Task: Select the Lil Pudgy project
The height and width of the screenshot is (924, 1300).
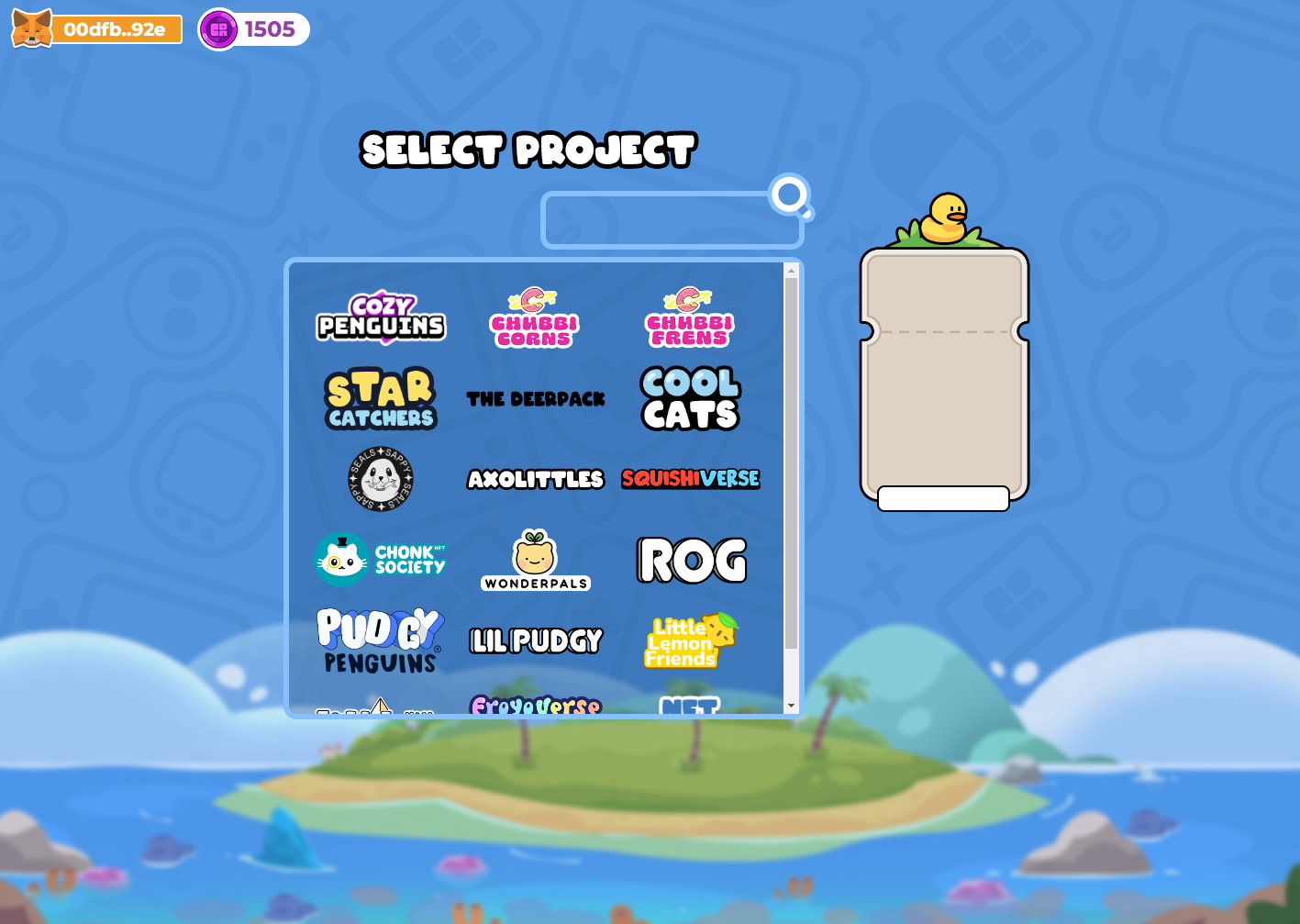Action: 535,640
